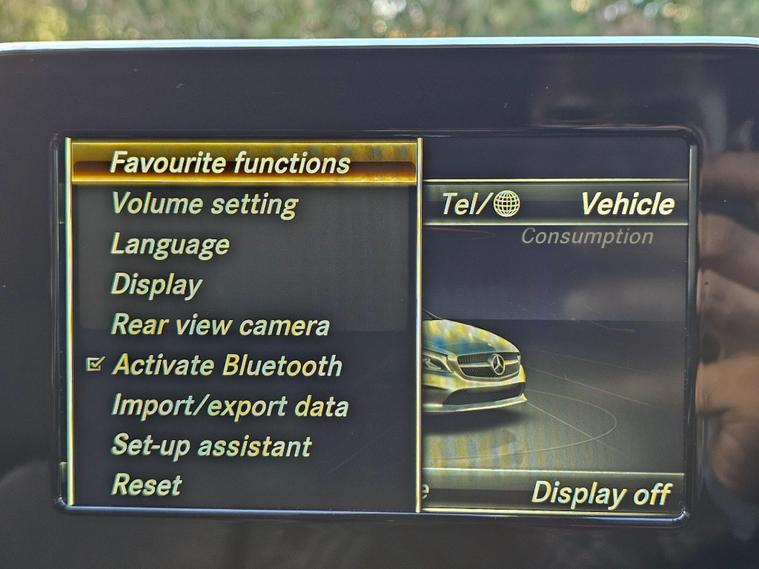Select the Volume setting option

(204, 204)
